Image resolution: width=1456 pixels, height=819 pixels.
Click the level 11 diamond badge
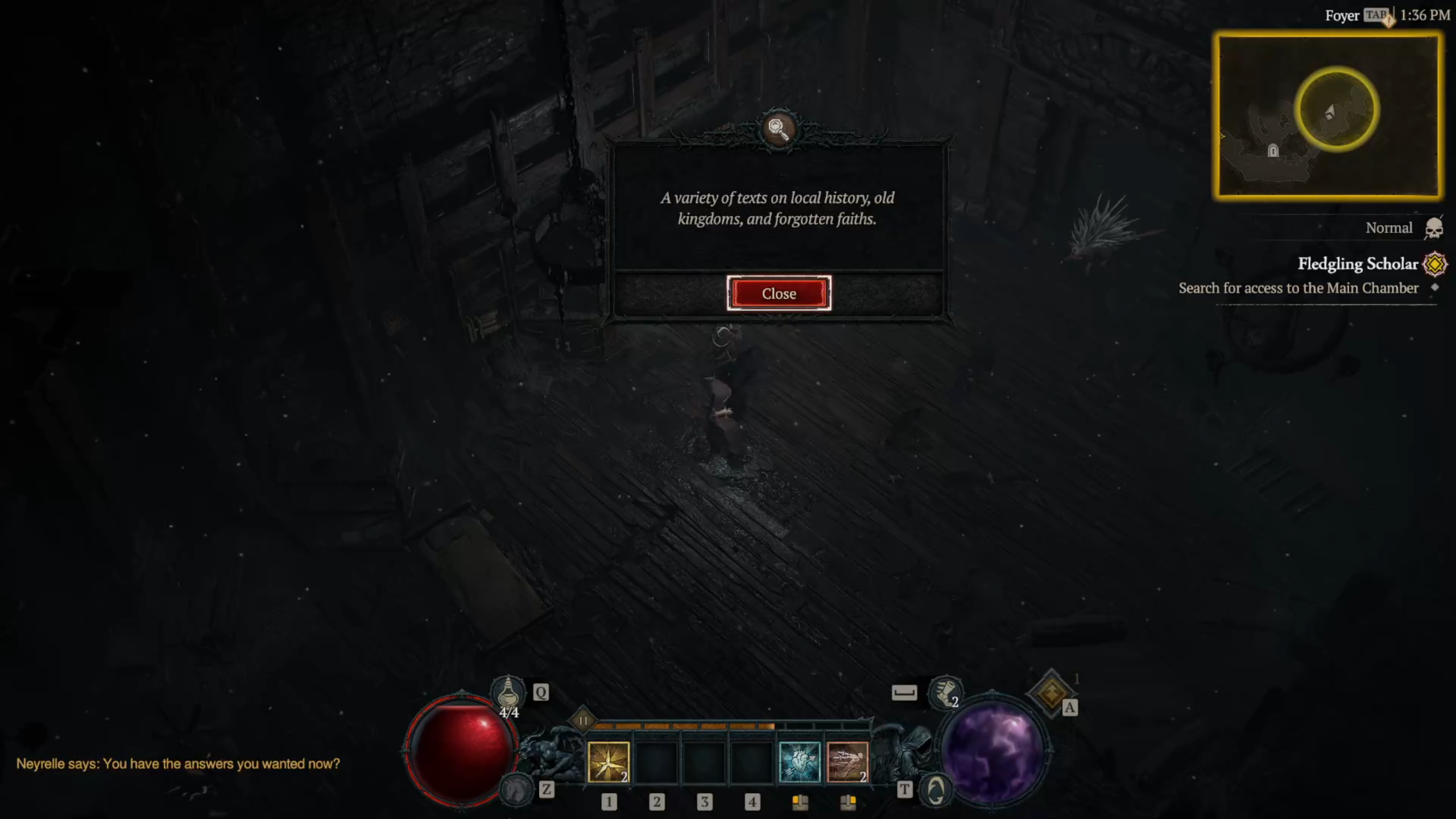coord(583,721)
